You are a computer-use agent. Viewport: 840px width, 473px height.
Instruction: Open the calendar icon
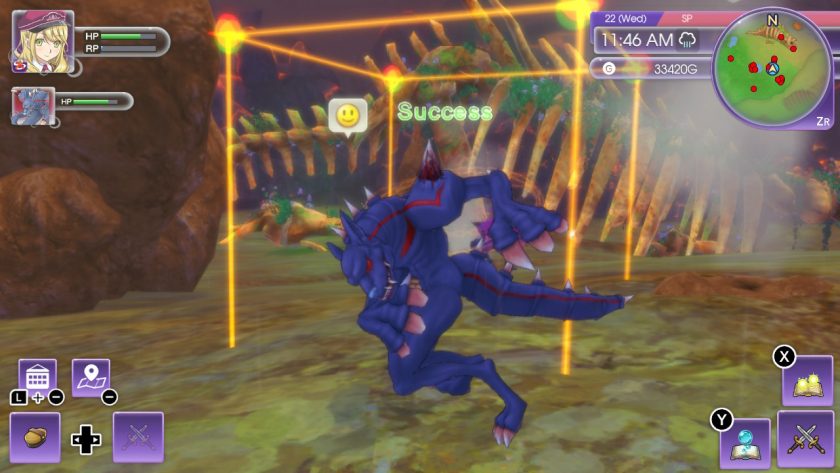[x=37, y=377]
